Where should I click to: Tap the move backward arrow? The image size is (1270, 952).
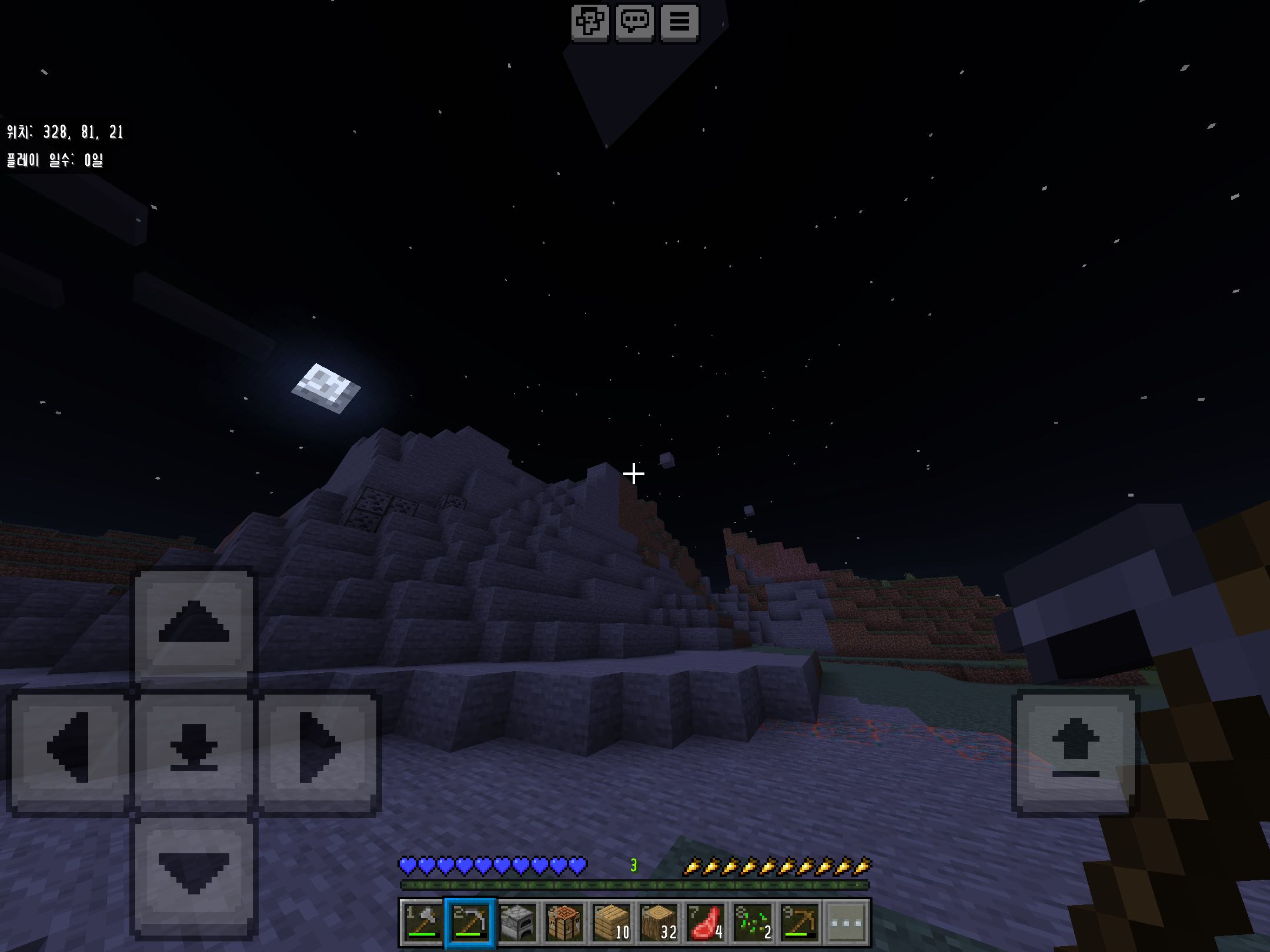point(194,872)
